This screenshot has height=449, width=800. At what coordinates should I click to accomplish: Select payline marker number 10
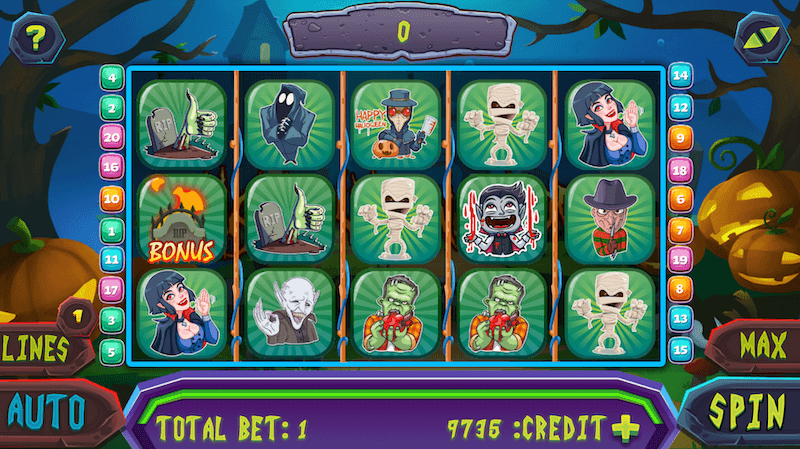(111, 198)
